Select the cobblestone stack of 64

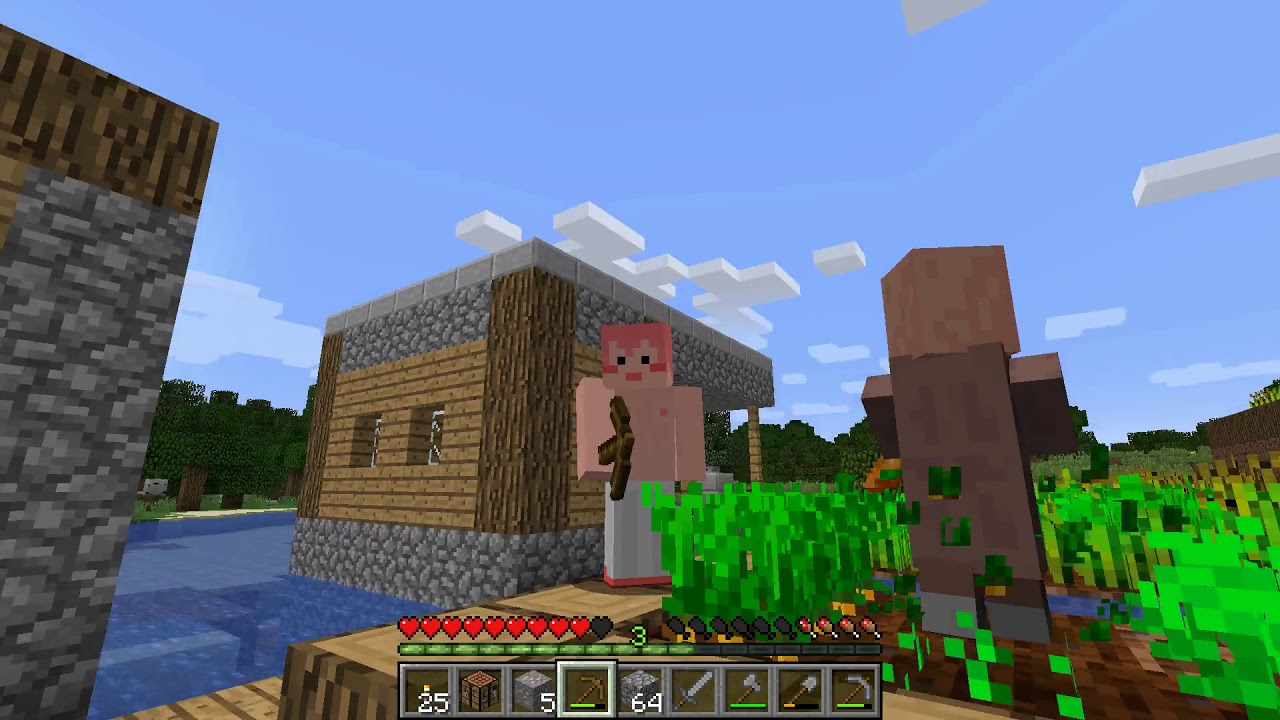click(642, 688)
